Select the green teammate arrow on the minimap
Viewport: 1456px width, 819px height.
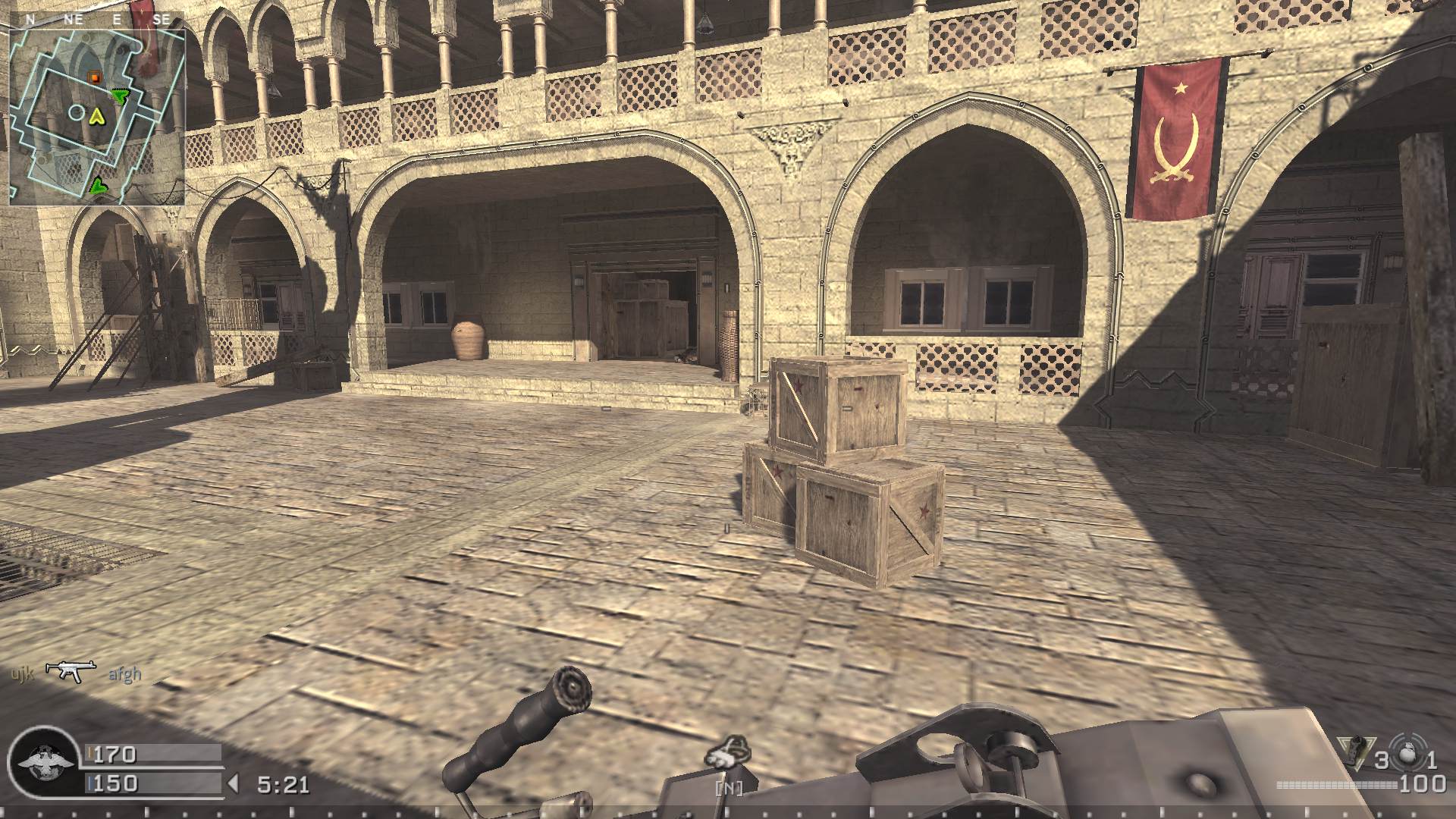point(118,97)
